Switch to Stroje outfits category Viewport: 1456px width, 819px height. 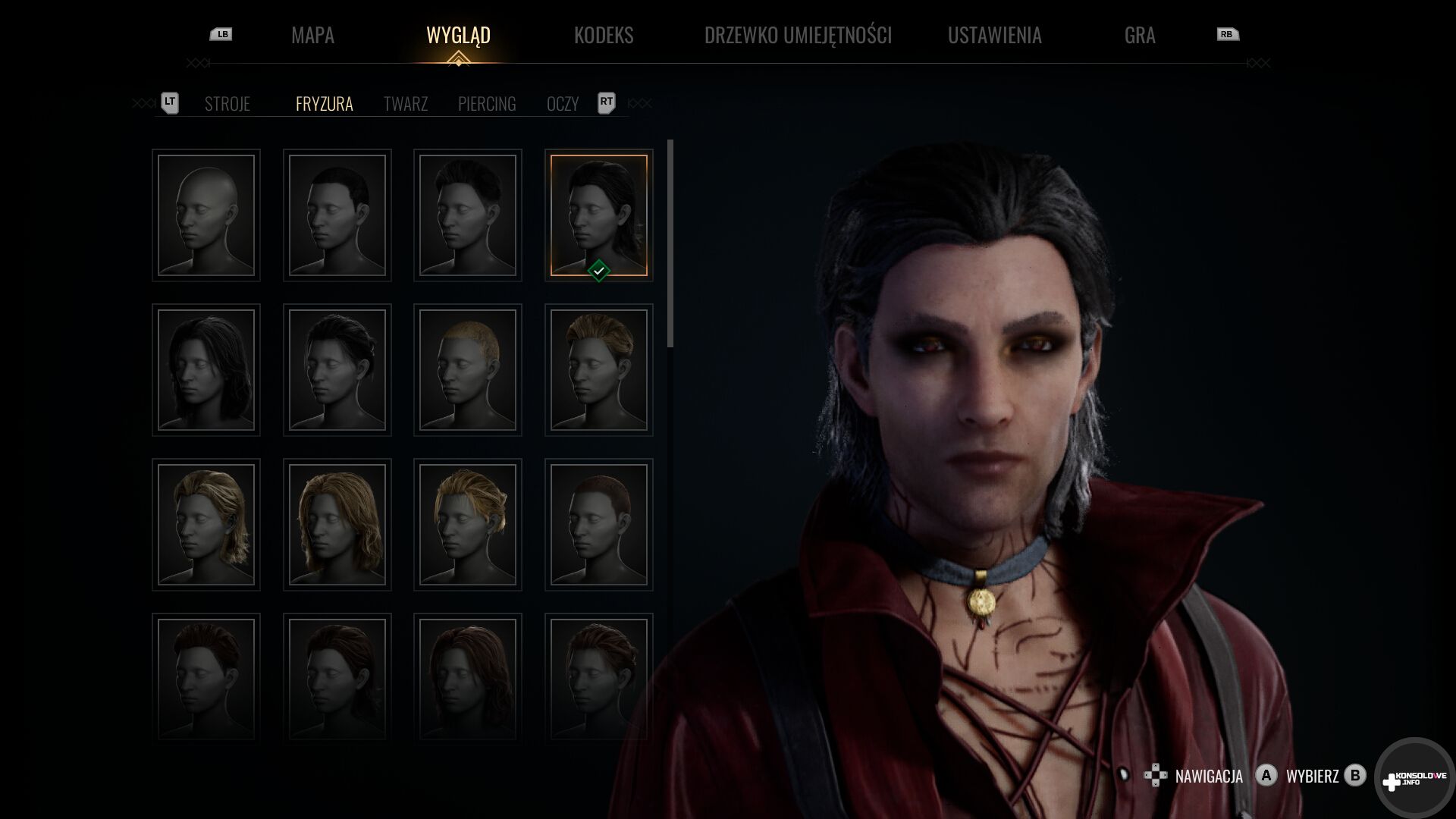point(227,104)
